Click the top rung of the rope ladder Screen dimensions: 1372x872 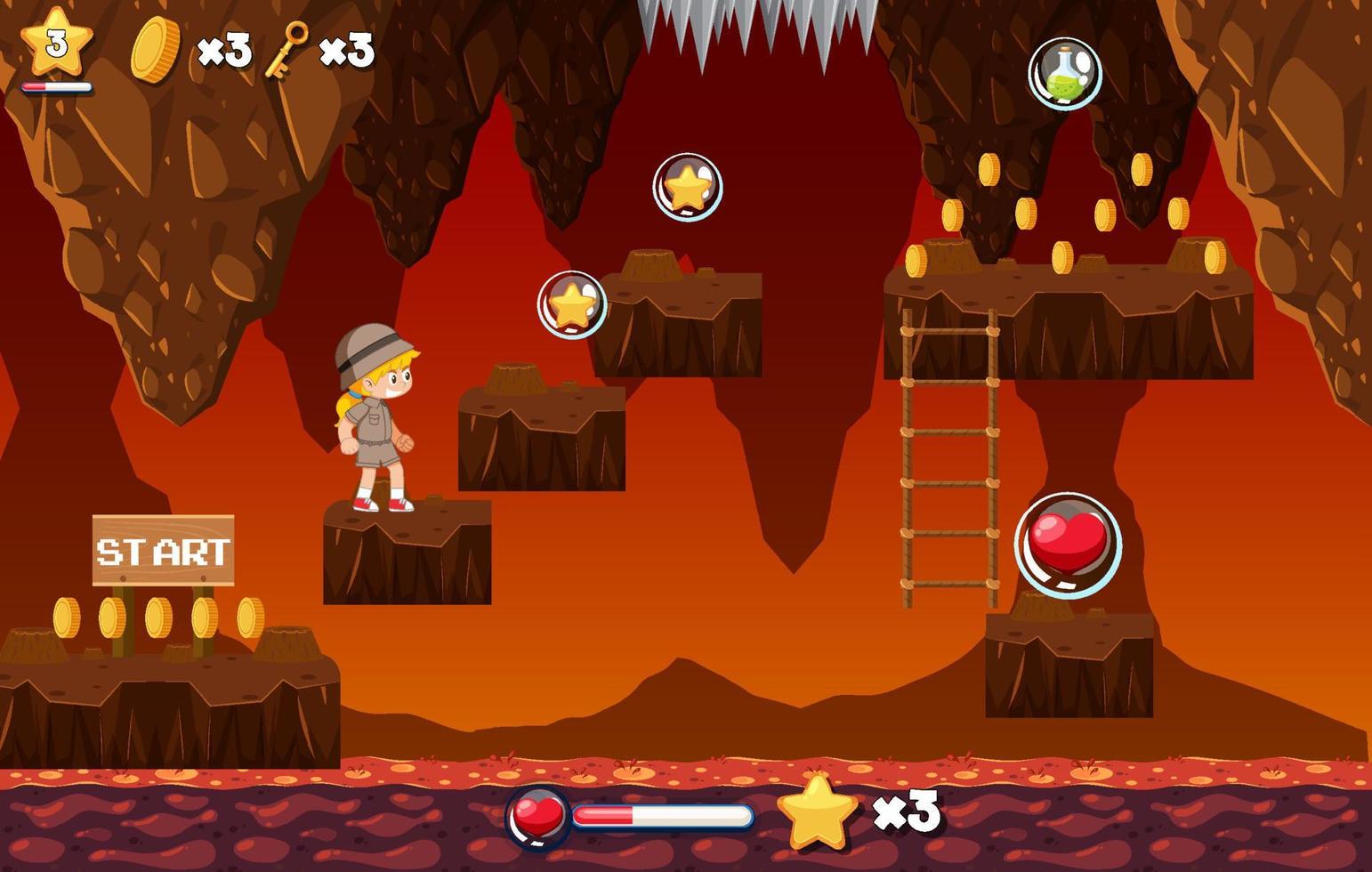point(948,329)
